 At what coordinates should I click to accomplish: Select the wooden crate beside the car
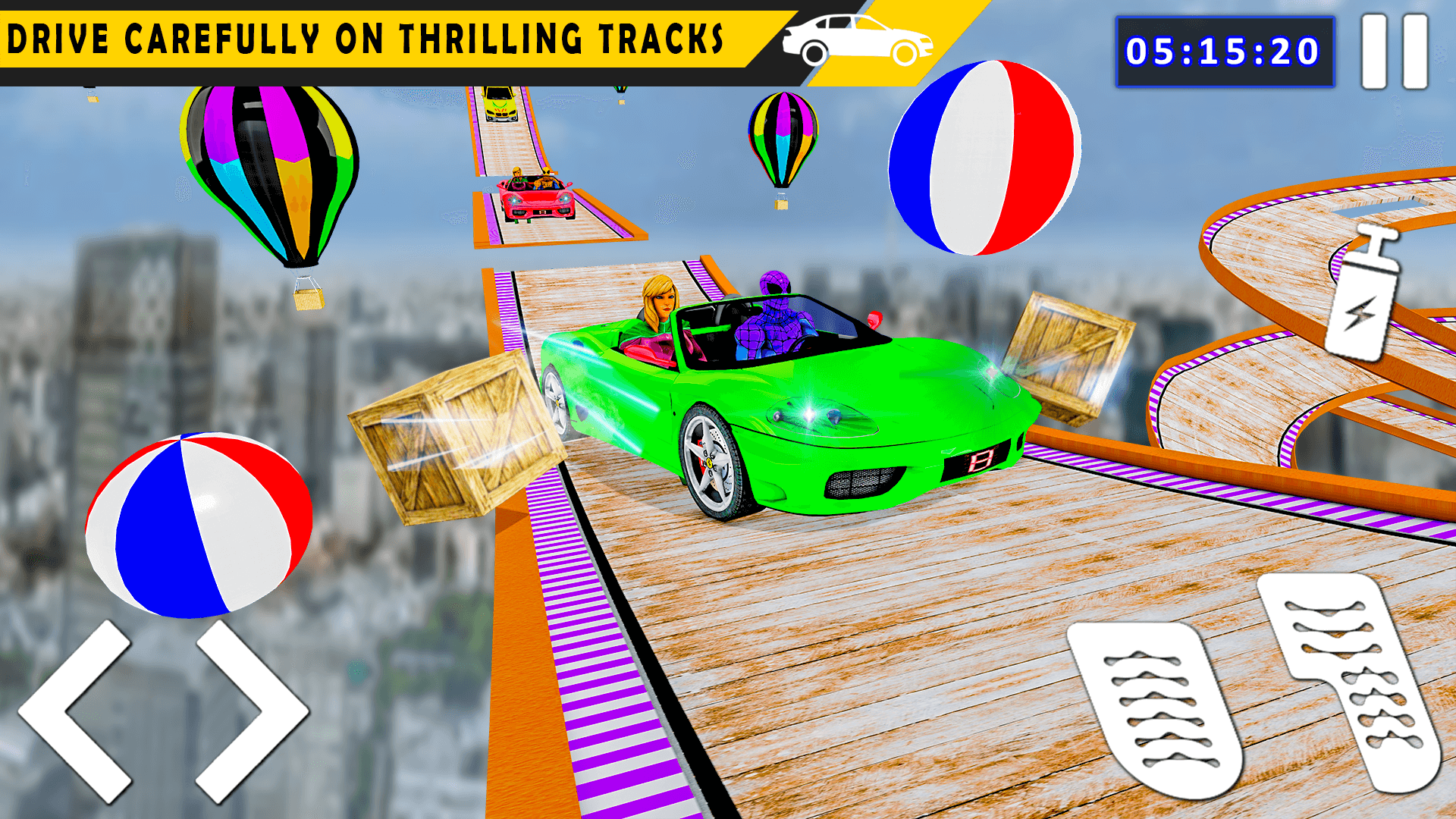pyautogui.click(x=455, y=440)
